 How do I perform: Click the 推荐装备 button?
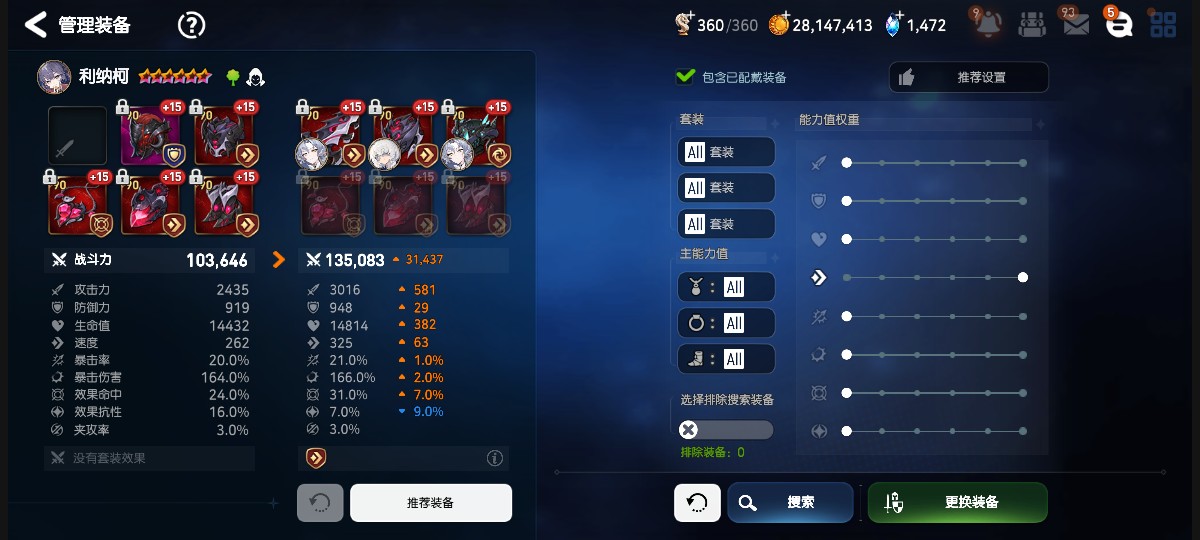point(430,503)
